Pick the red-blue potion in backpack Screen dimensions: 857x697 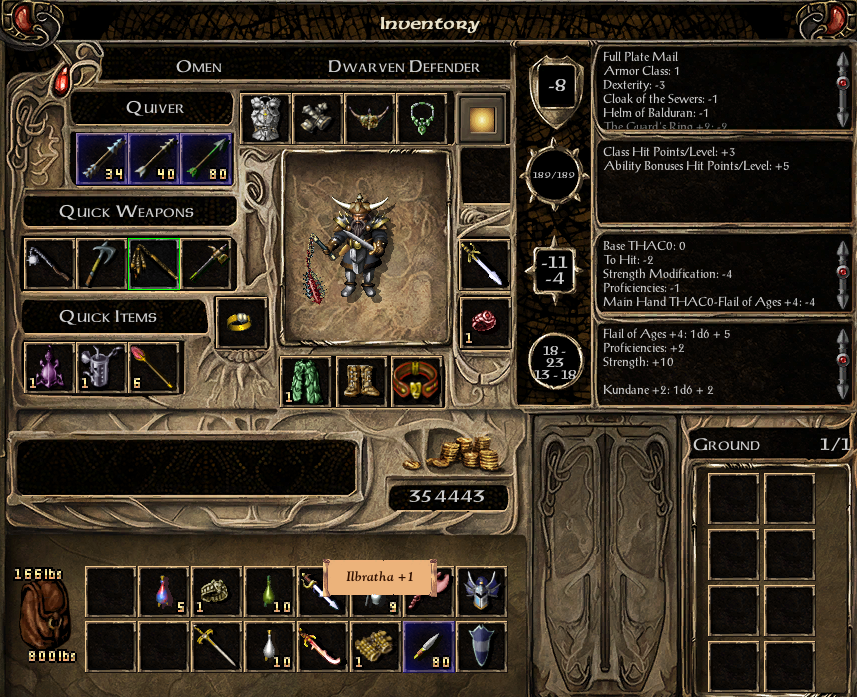(x=163, y=592)
